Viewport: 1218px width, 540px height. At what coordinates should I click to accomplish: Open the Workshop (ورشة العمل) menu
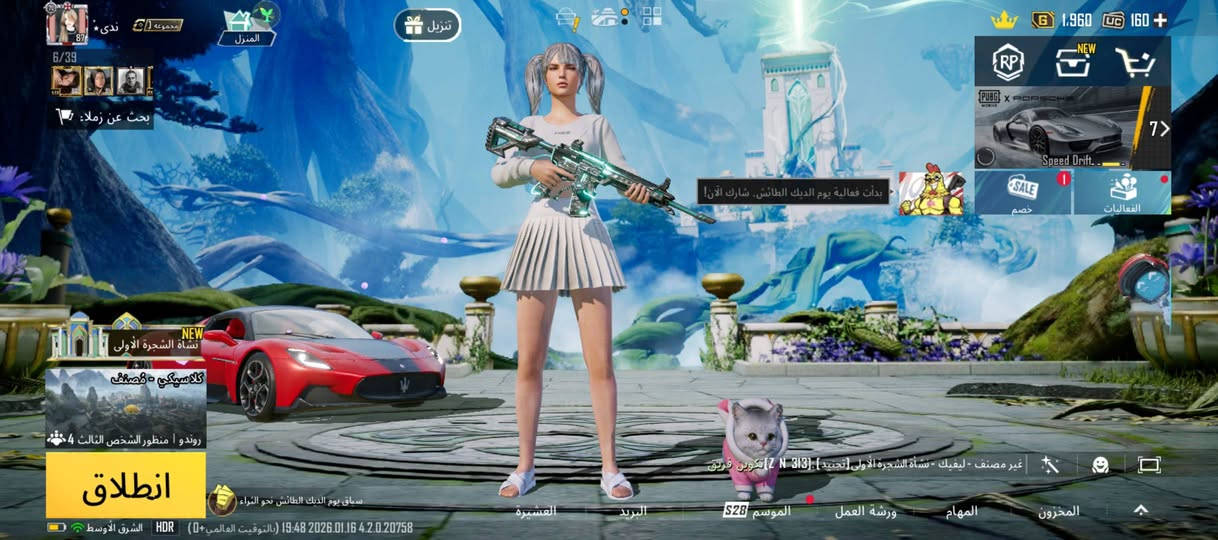pos(865,511)
